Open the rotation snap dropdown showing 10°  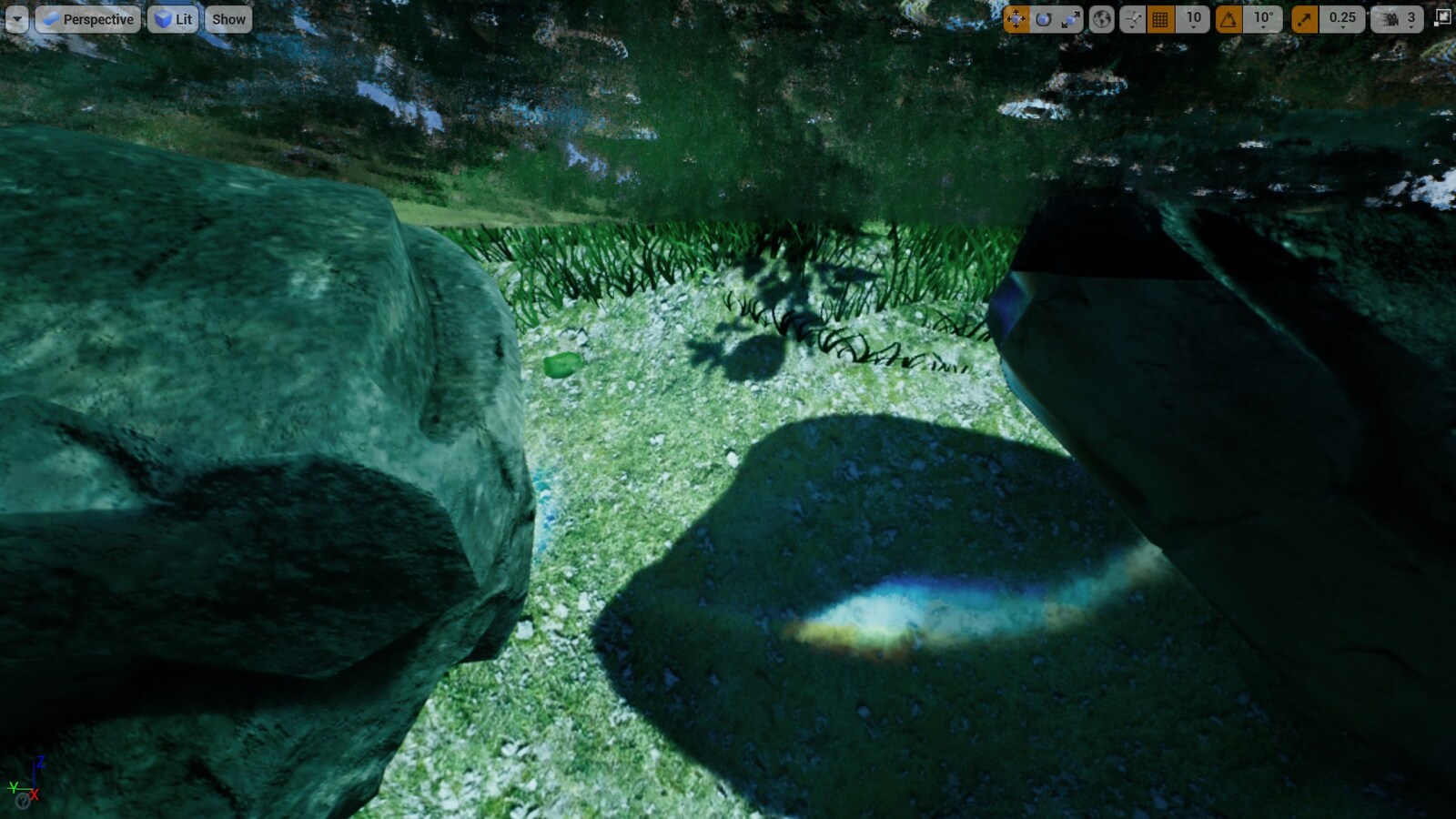tap(1263, 18)
